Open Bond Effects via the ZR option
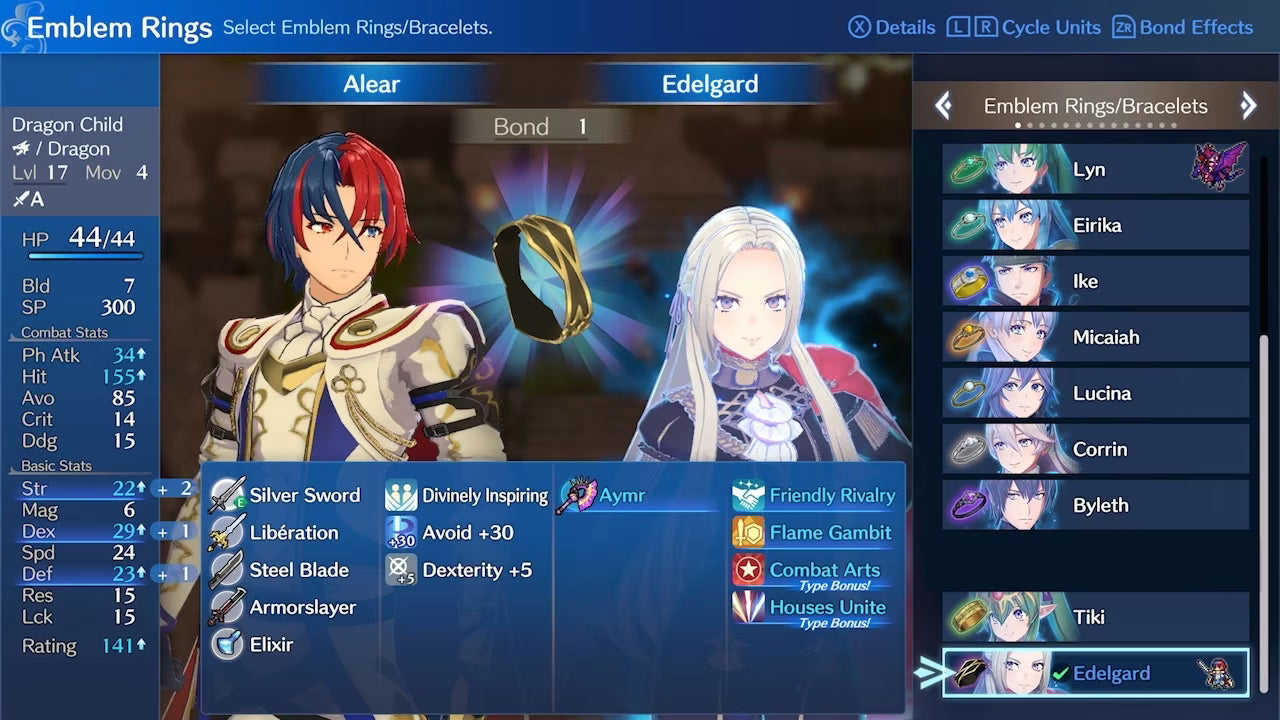Viewport: 1280px width, 720px height. (1182, 27)
